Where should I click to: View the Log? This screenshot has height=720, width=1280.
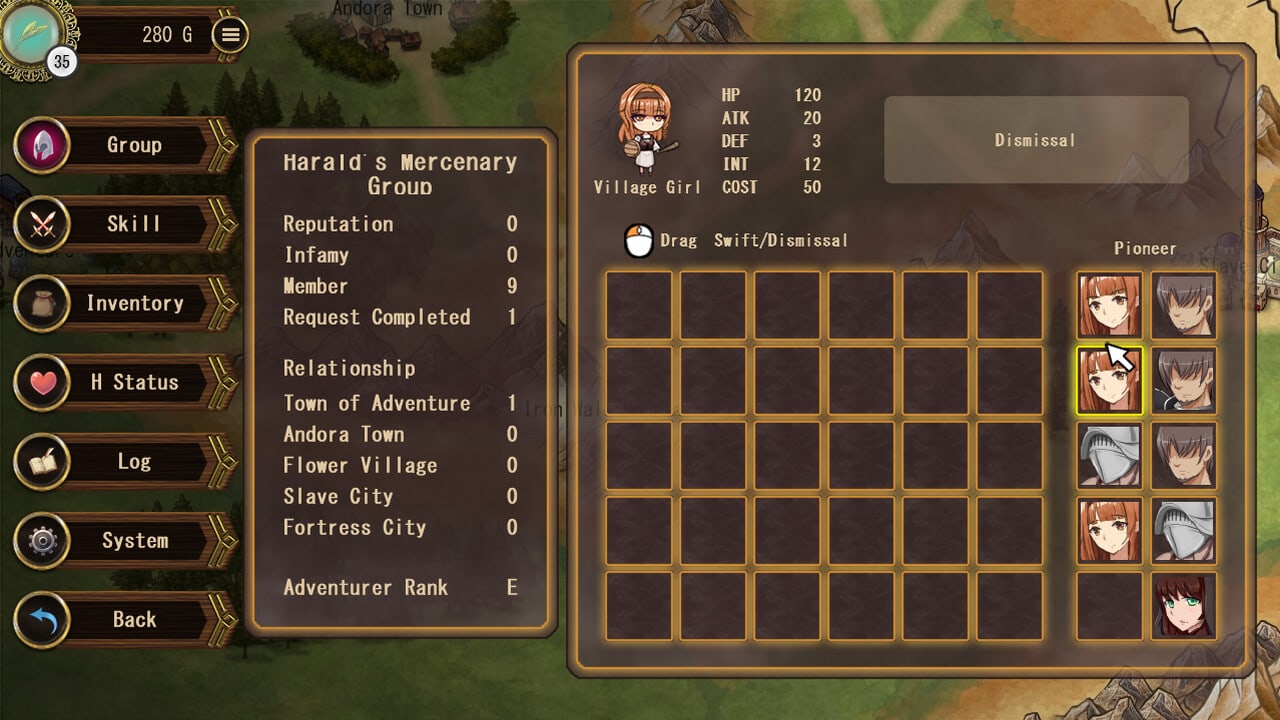[x=133, y=461]
